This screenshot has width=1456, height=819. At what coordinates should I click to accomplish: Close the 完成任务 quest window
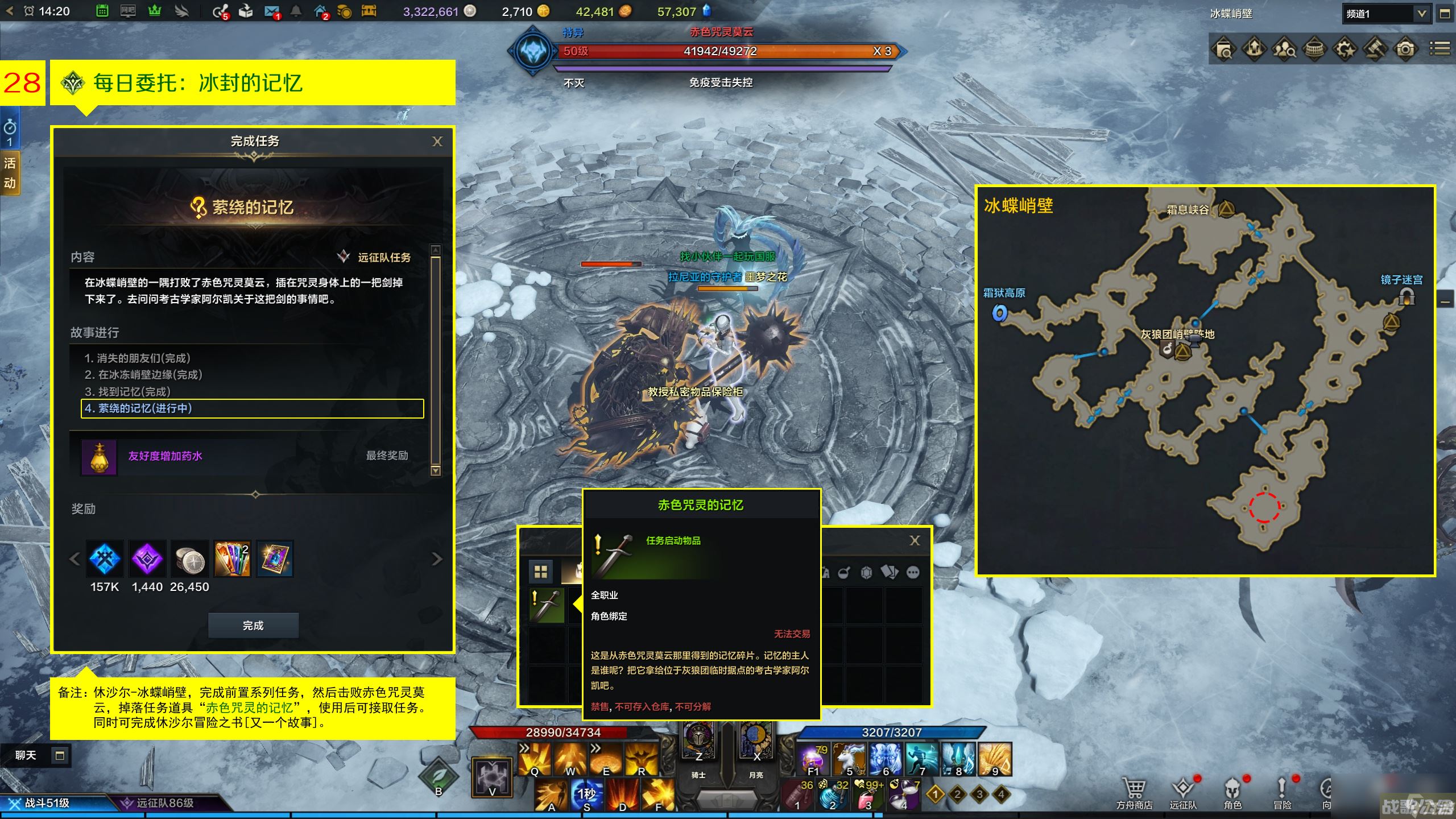coord(437,142)
